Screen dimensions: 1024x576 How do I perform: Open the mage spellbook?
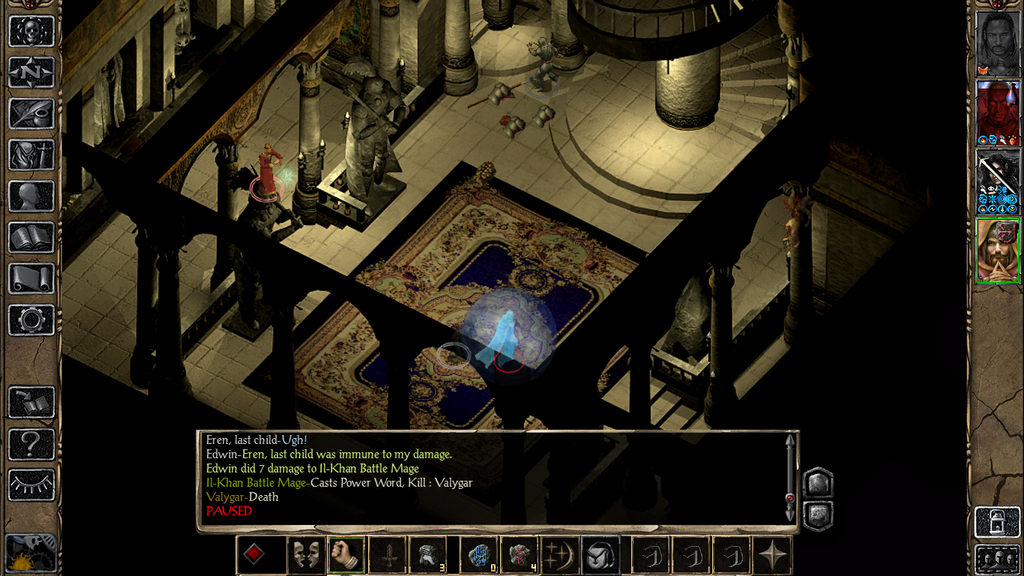31,237
